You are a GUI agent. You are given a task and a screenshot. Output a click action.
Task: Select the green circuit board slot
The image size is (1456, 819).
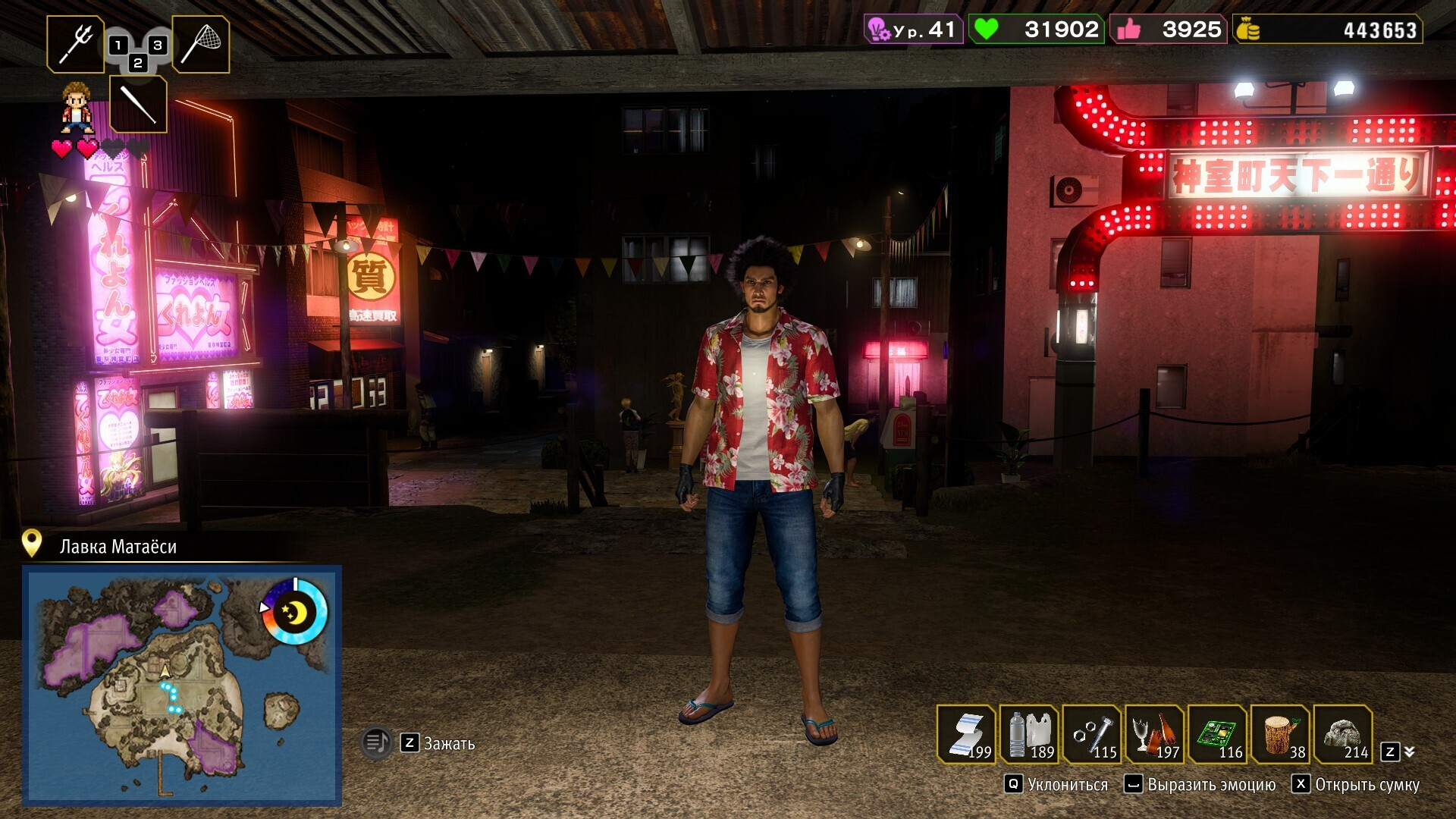(x=1218, y=734)
